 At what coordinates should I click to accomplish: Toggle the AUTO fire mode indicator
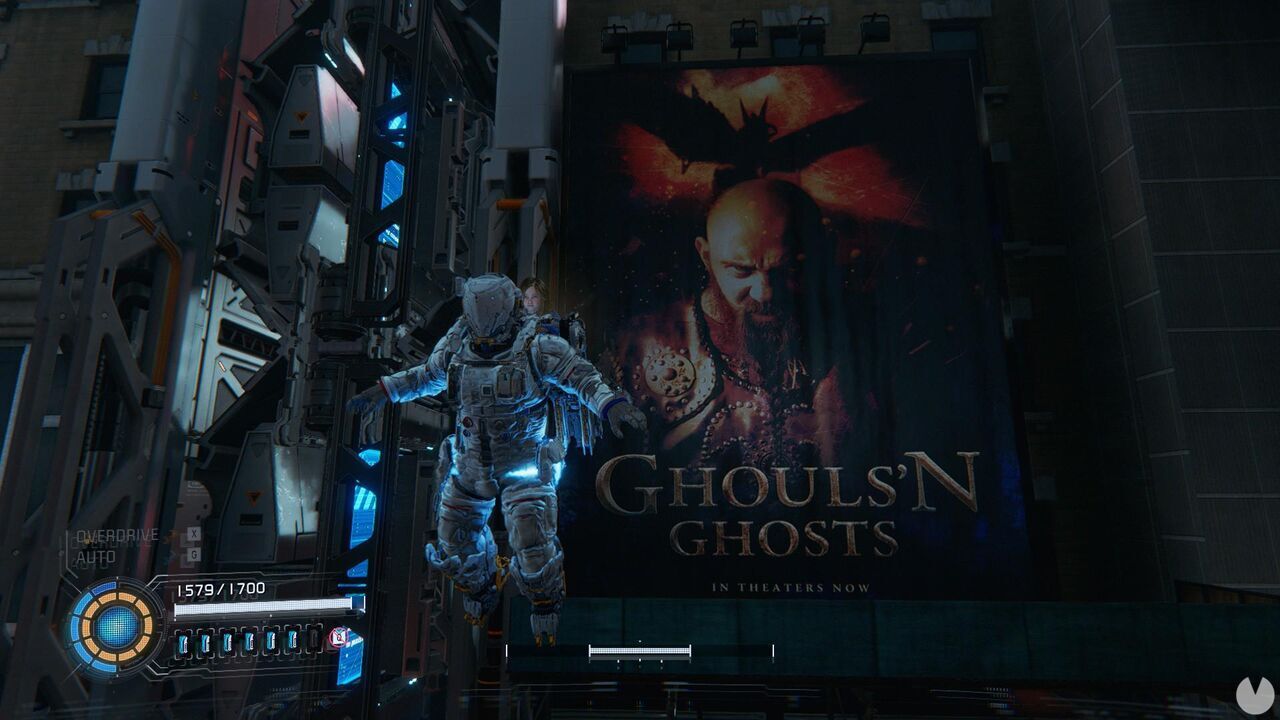[98, 558]
